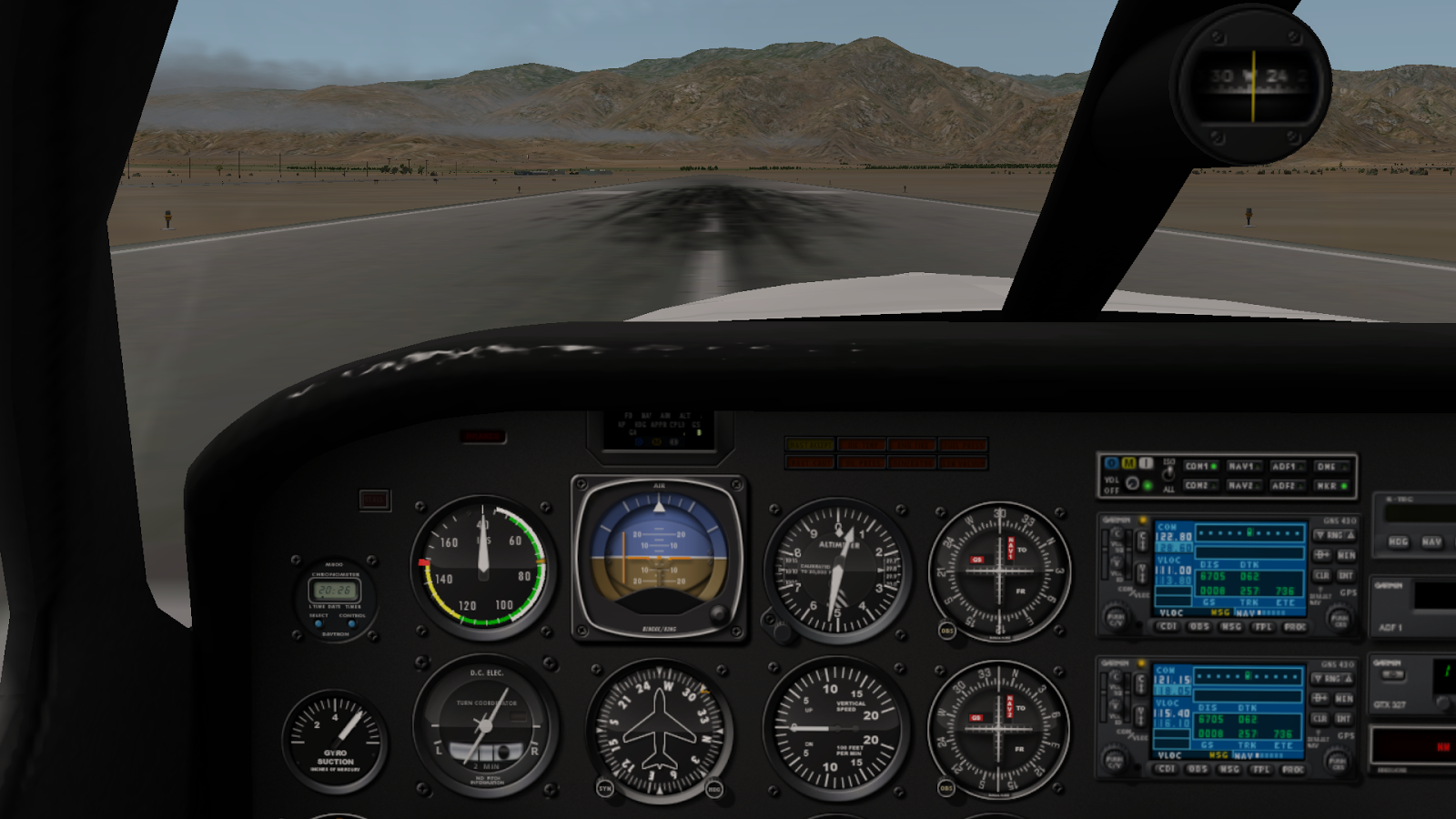1456x819 pixels.
Task: Click the O outer marker lamp on audio panel
Action: pos(1112,463)
